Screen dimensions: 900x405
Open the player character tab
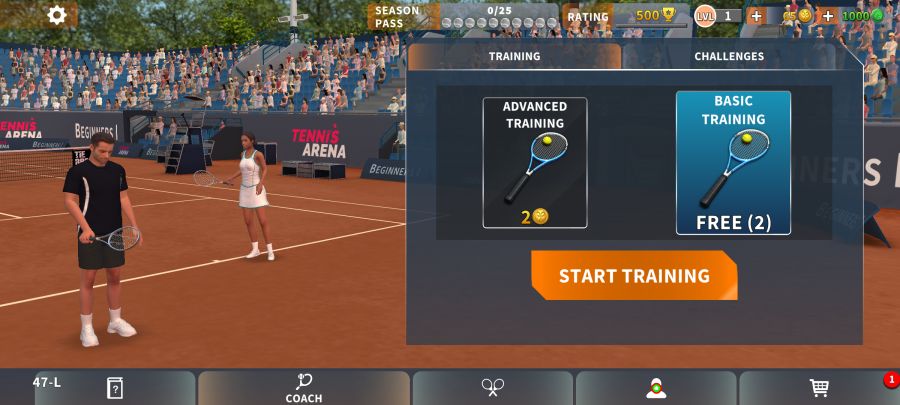coord(656,388)
